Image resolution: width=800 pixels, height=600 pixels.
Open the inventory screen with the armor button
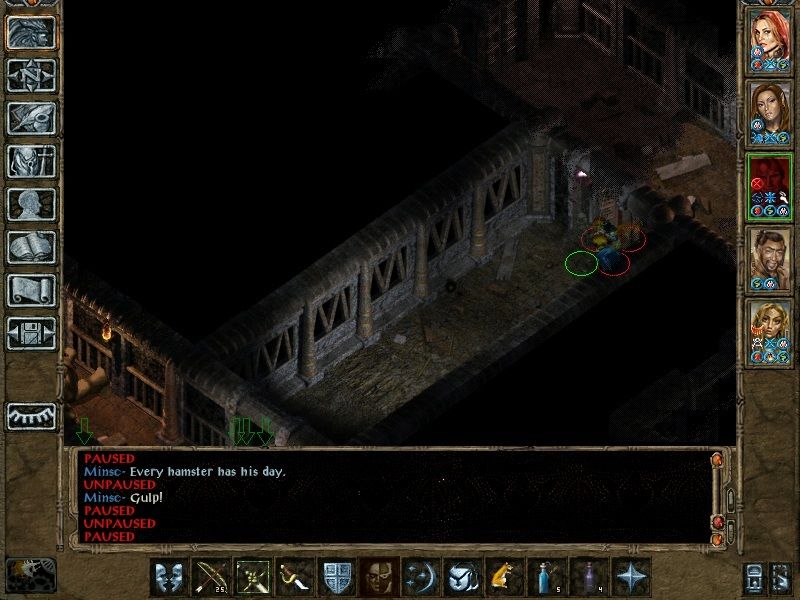click(x=32, y=161)
